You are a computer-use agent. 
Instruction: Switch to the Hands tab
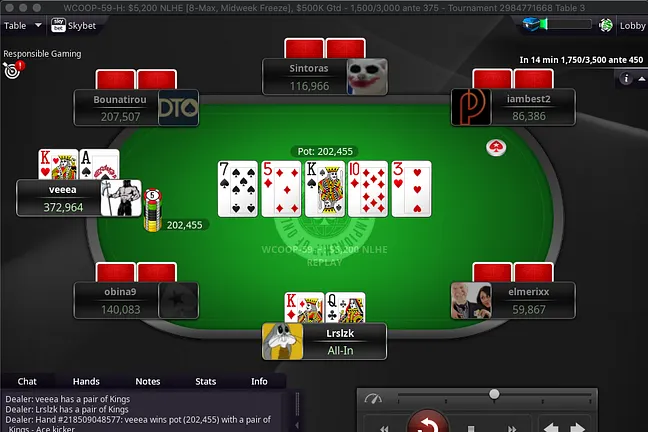pyautogui.click(x=86, y=381)
